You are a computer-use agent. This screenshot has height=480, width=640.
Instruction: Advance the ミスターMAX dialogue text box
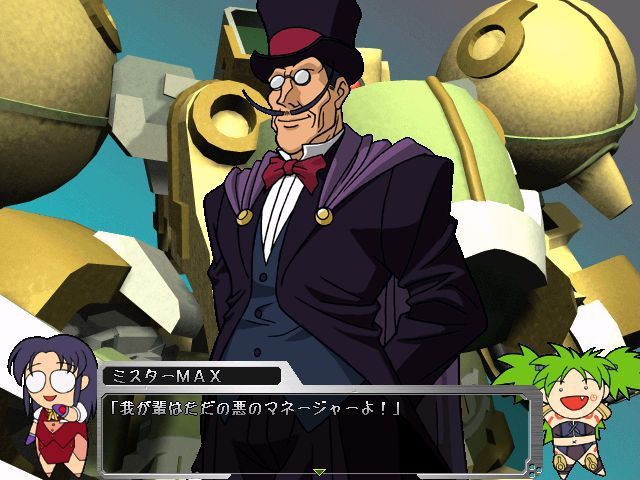(318, 425)
